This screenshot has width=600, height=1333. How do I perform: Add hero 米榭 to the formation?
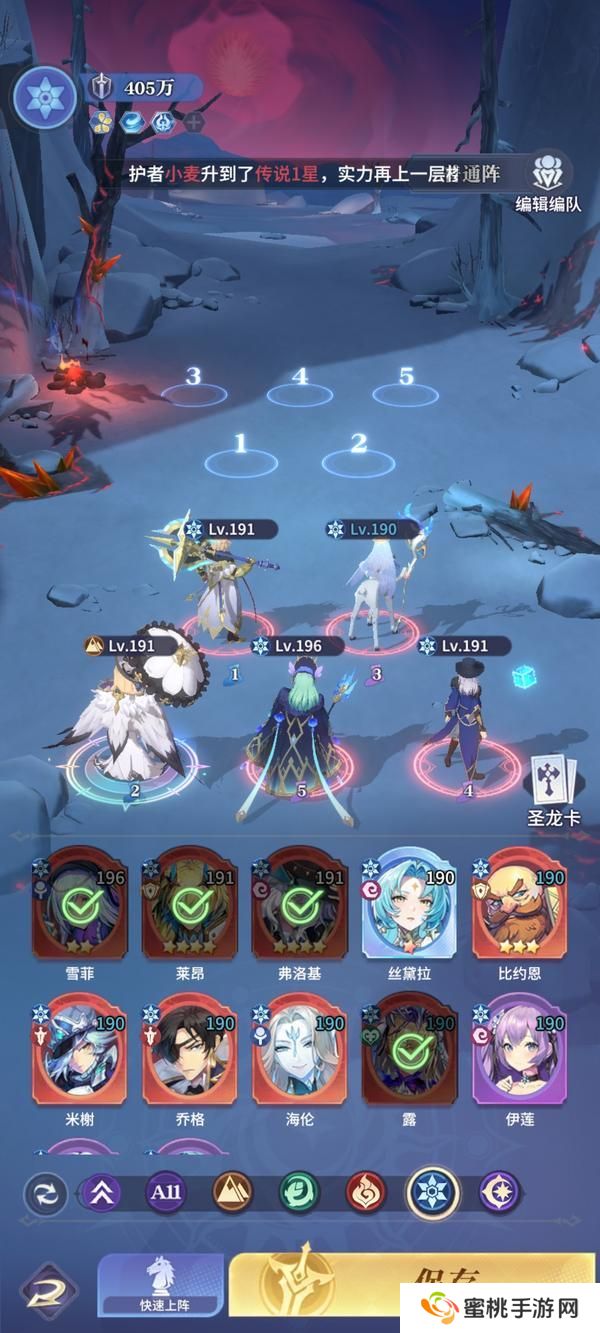point(80,1052)
